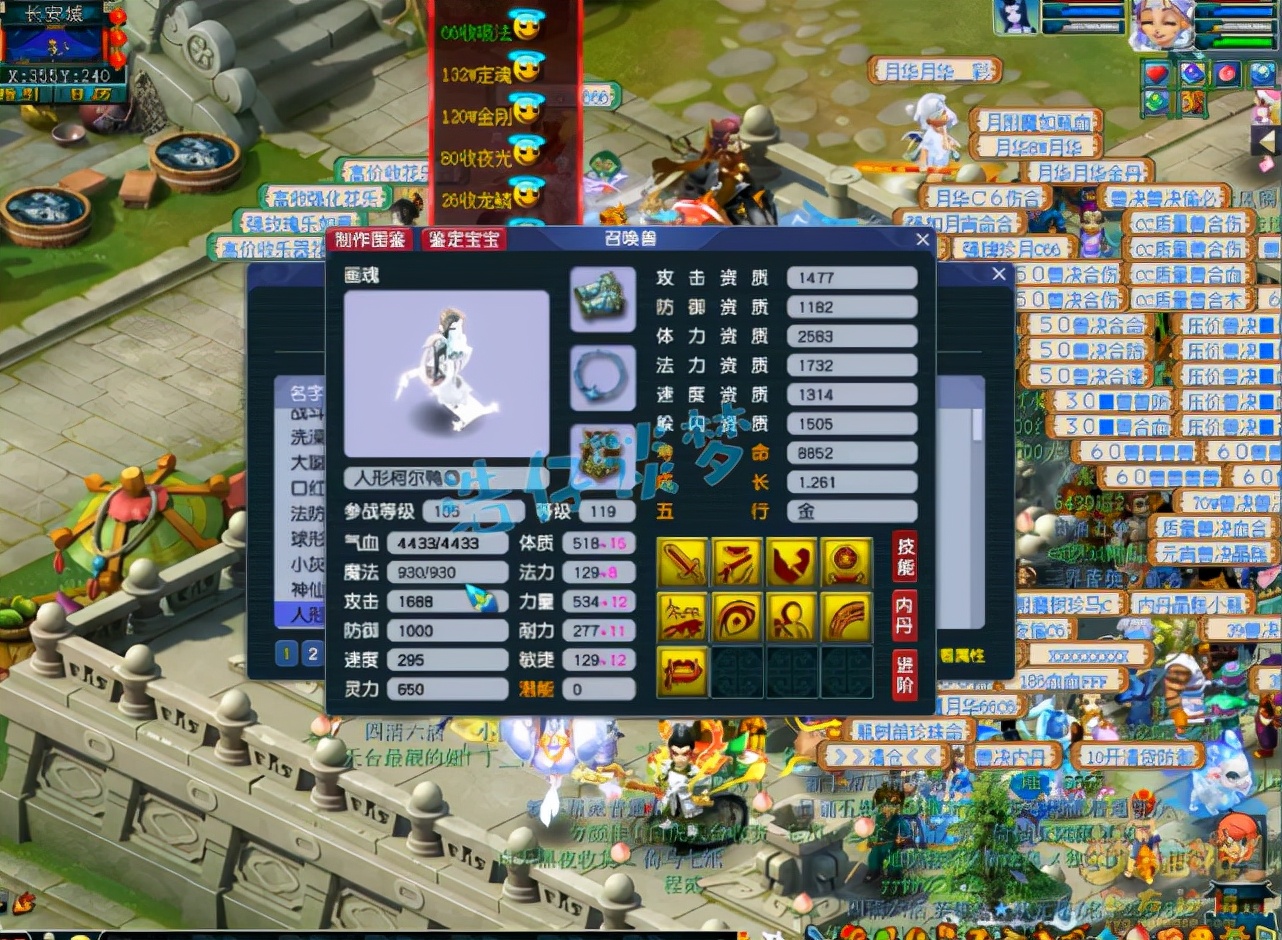Screen dimensions: 1282x940
Task: Select the pet's blue ring collar slot
Action: point(602,377)
